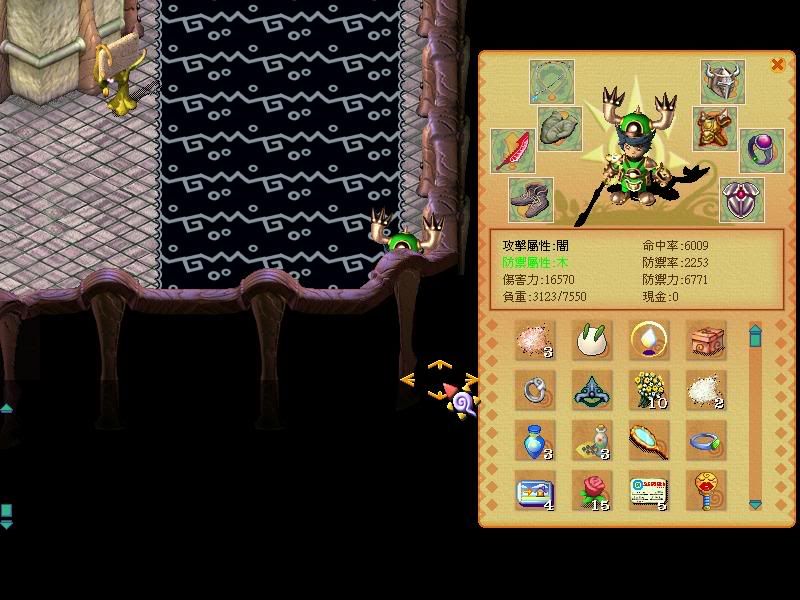800x600 pixels.
Task: Click the inventory scroll down arrow
Action: point(755,504)
